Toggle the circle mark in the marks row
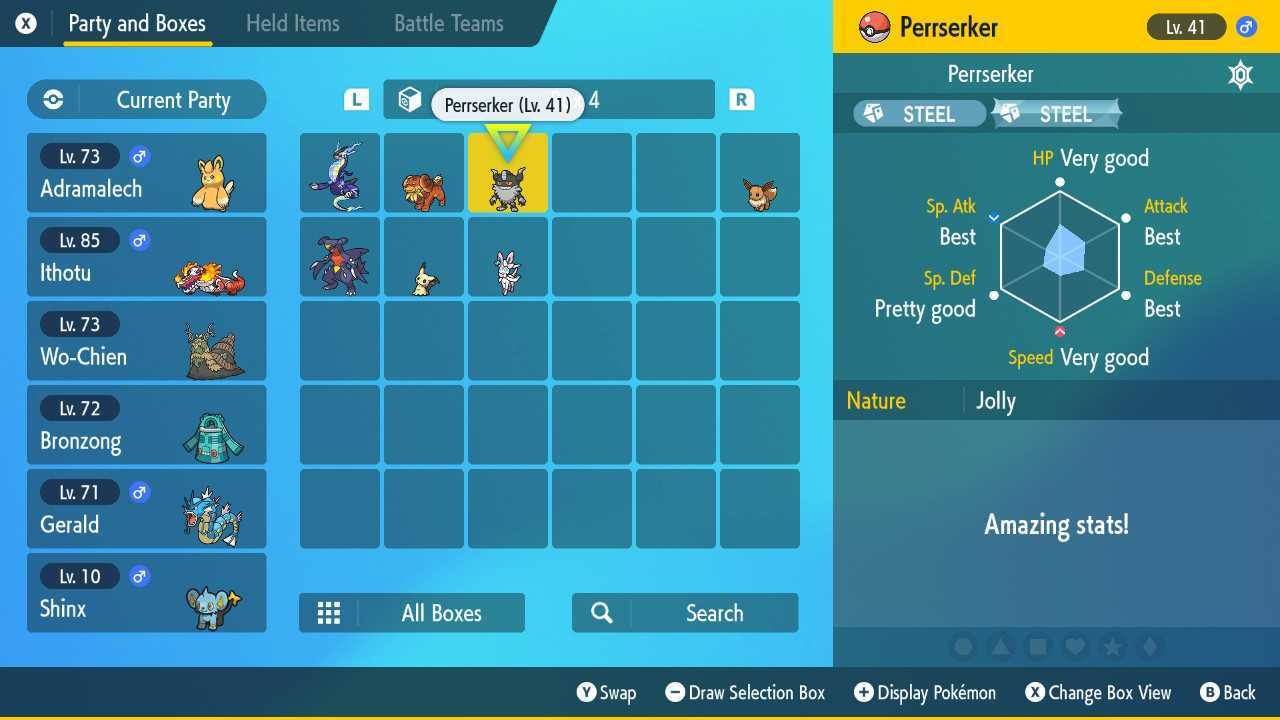Image resolution: width=1280 pixels, height=720 pixels. pyautogui.click(x=962, y=647)
